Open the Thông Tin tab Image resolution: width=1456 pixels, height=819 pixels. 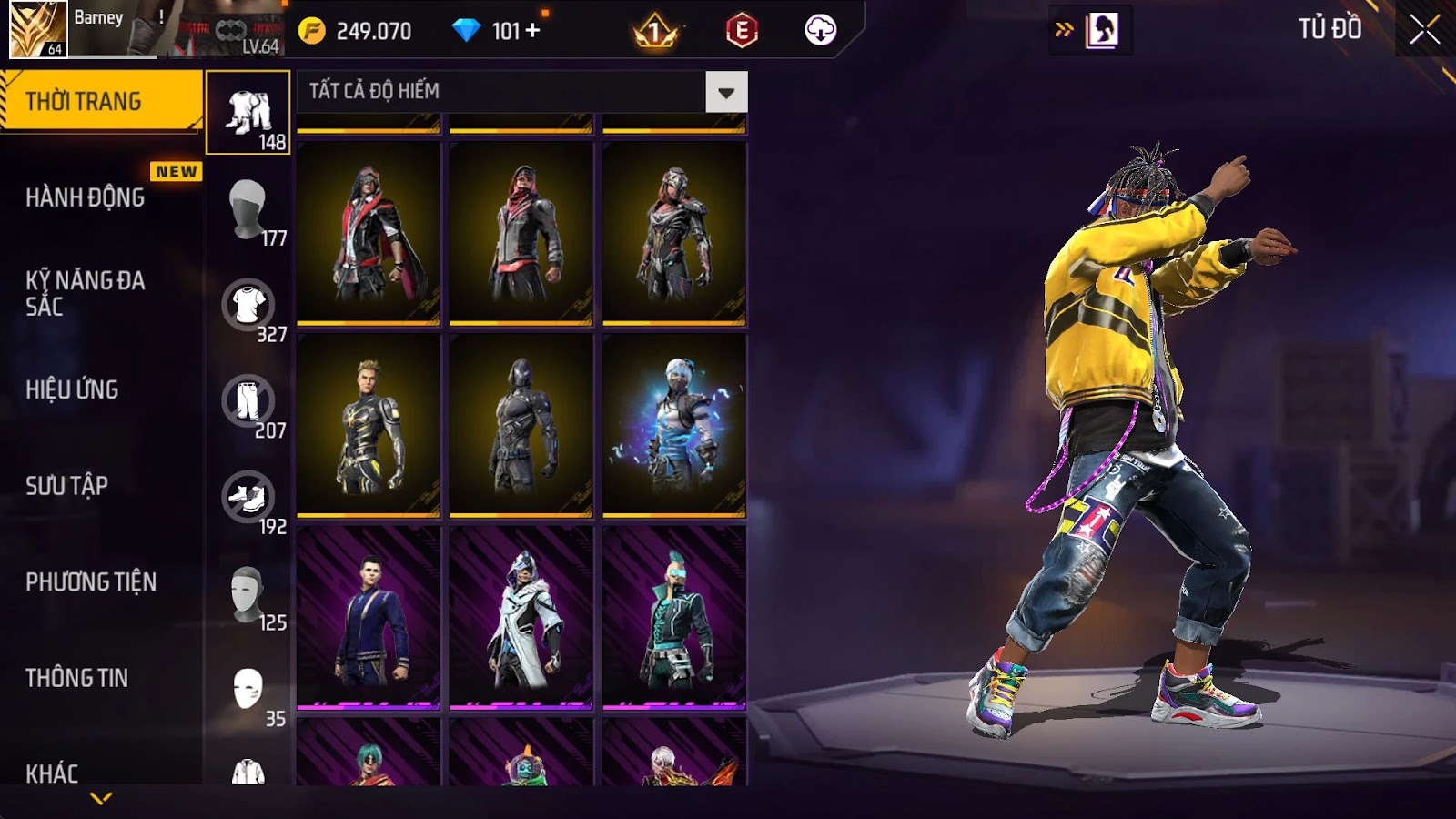click(x=76, y=678)
